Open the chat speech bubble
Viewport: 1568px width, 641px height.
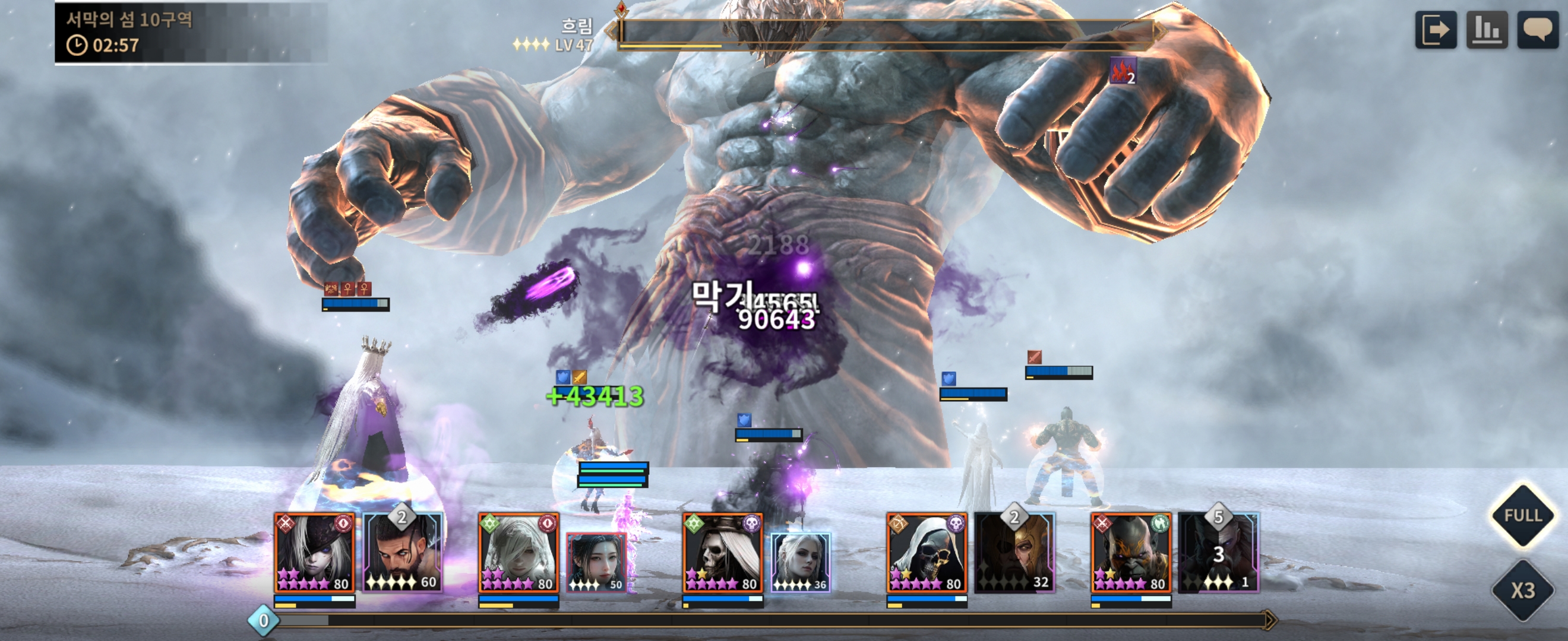point(1538,29)
